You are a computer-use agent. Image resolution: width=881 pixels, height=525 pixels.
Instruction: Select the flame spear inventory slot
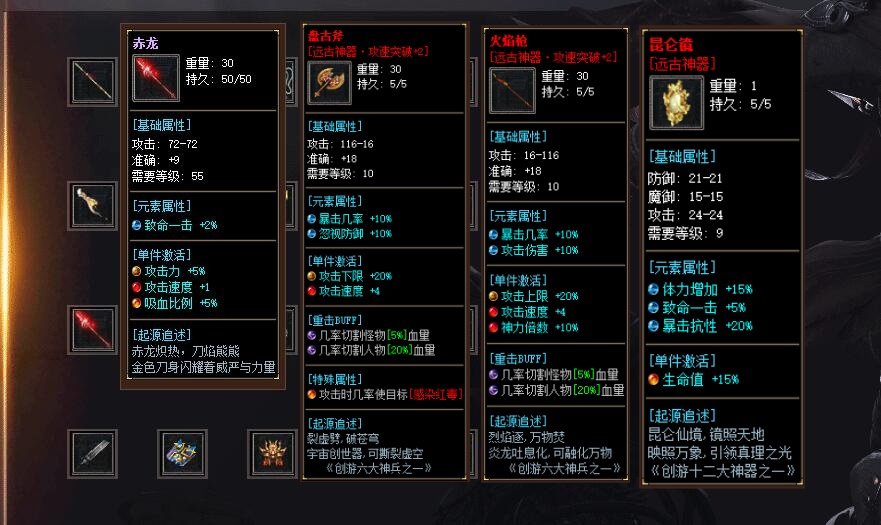tap(92, 82)
